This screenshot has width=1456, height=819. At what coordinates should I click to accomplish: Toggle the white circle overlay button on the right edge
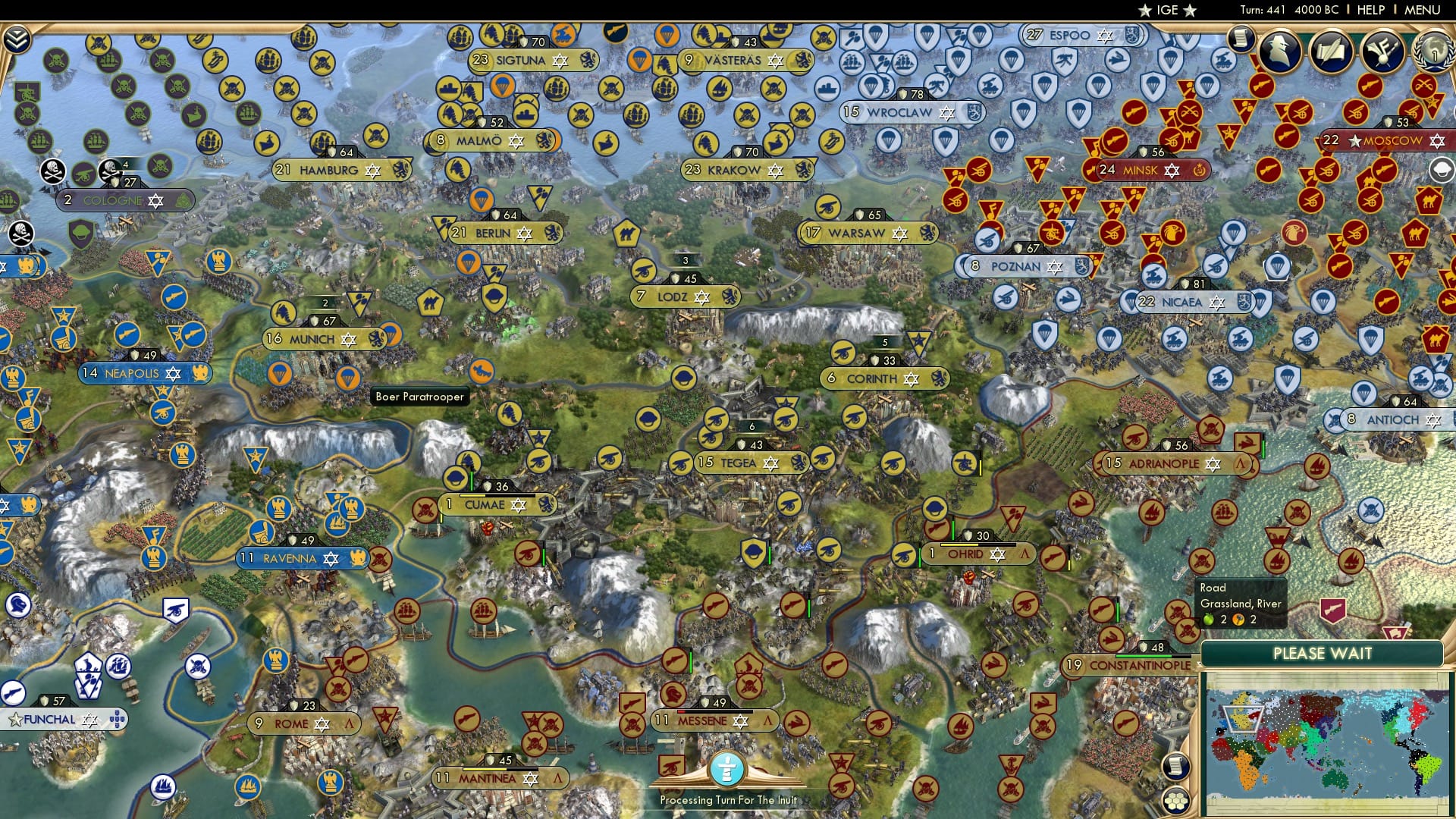pyautogui.click(x=1442, y=169)
